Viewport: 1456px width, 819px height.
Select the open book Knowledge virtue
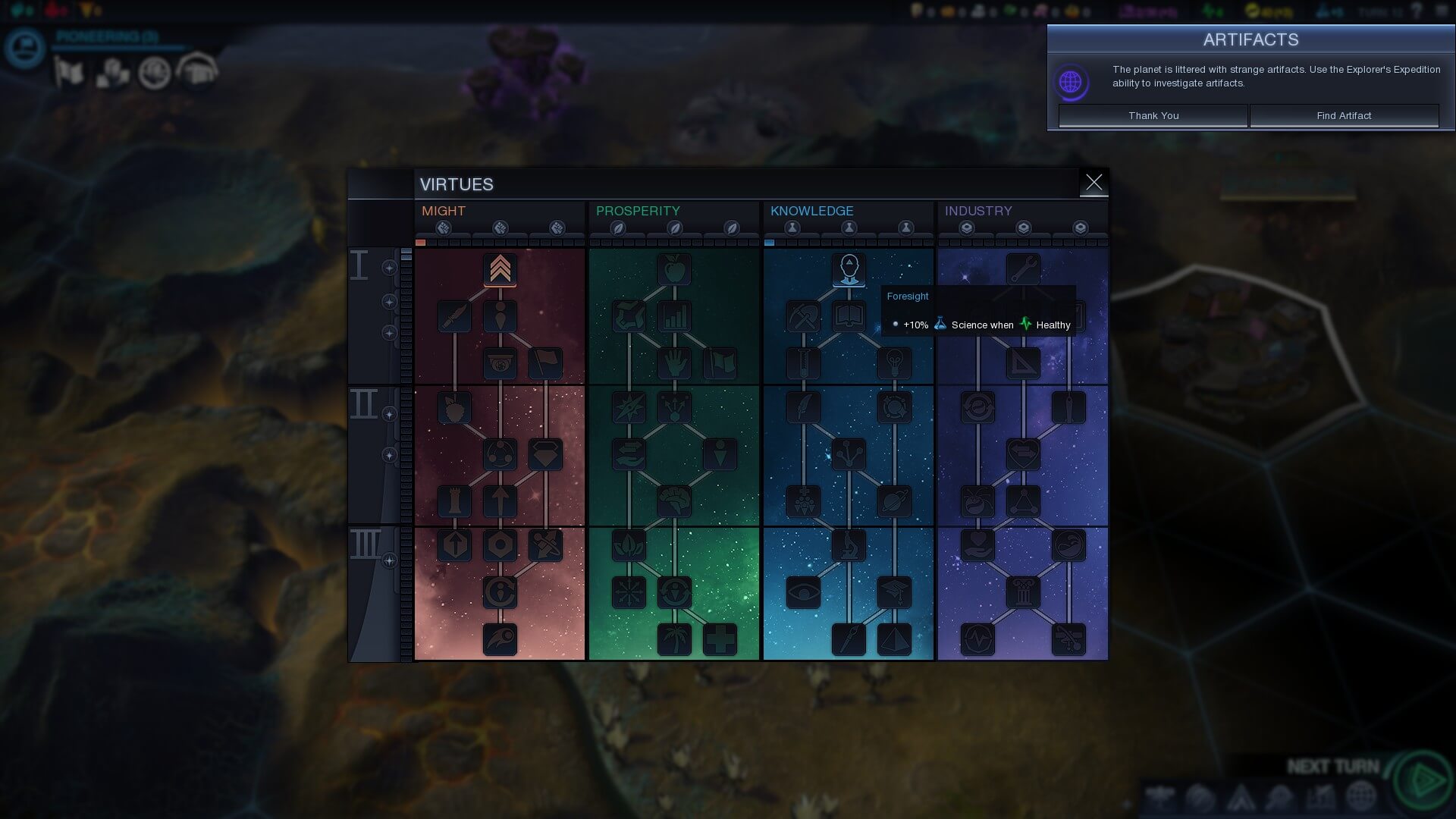click(x=849, y=316)
